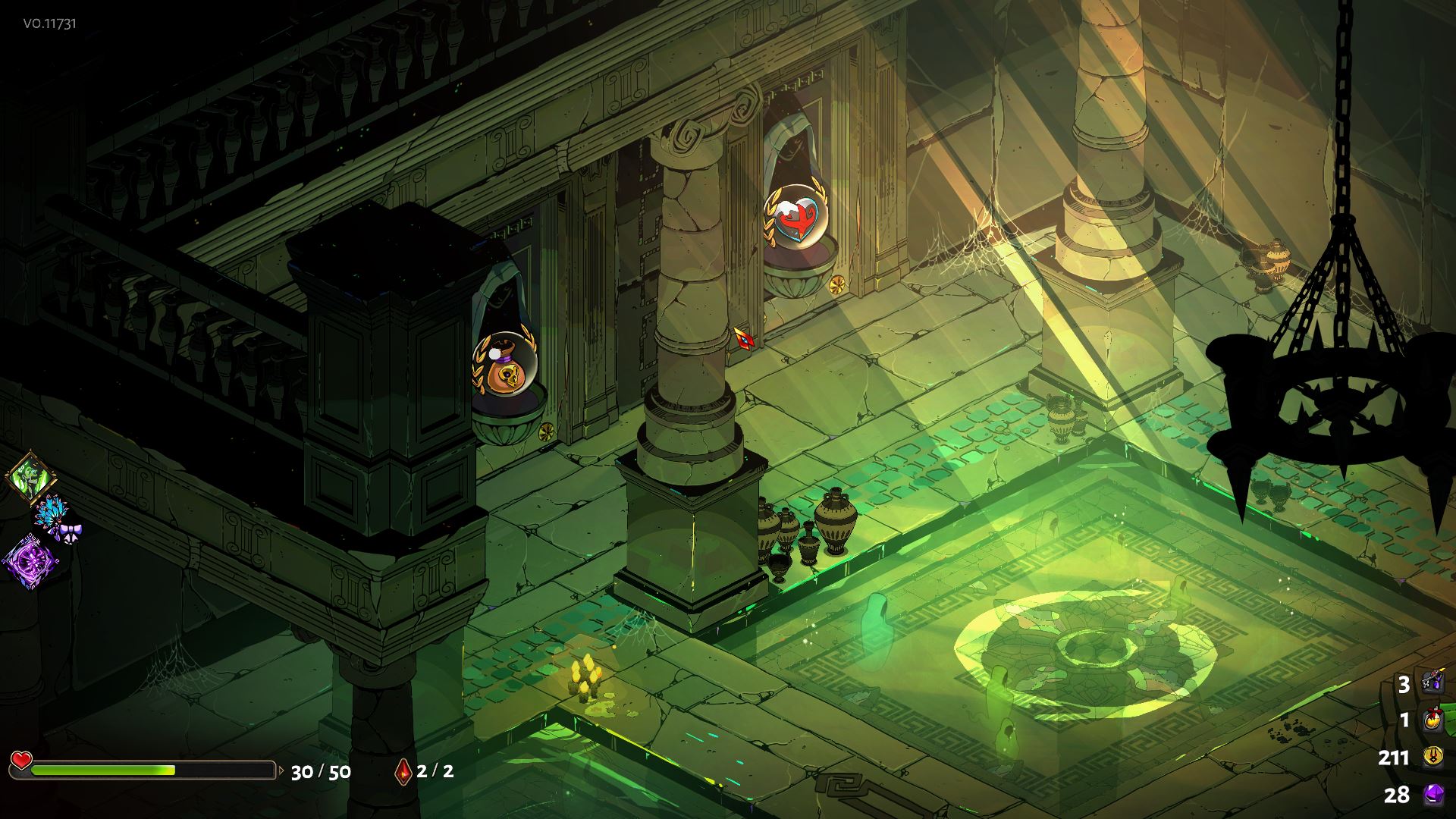
Task: Choose the Centaur Heart door reward
Action: point(795,215)
